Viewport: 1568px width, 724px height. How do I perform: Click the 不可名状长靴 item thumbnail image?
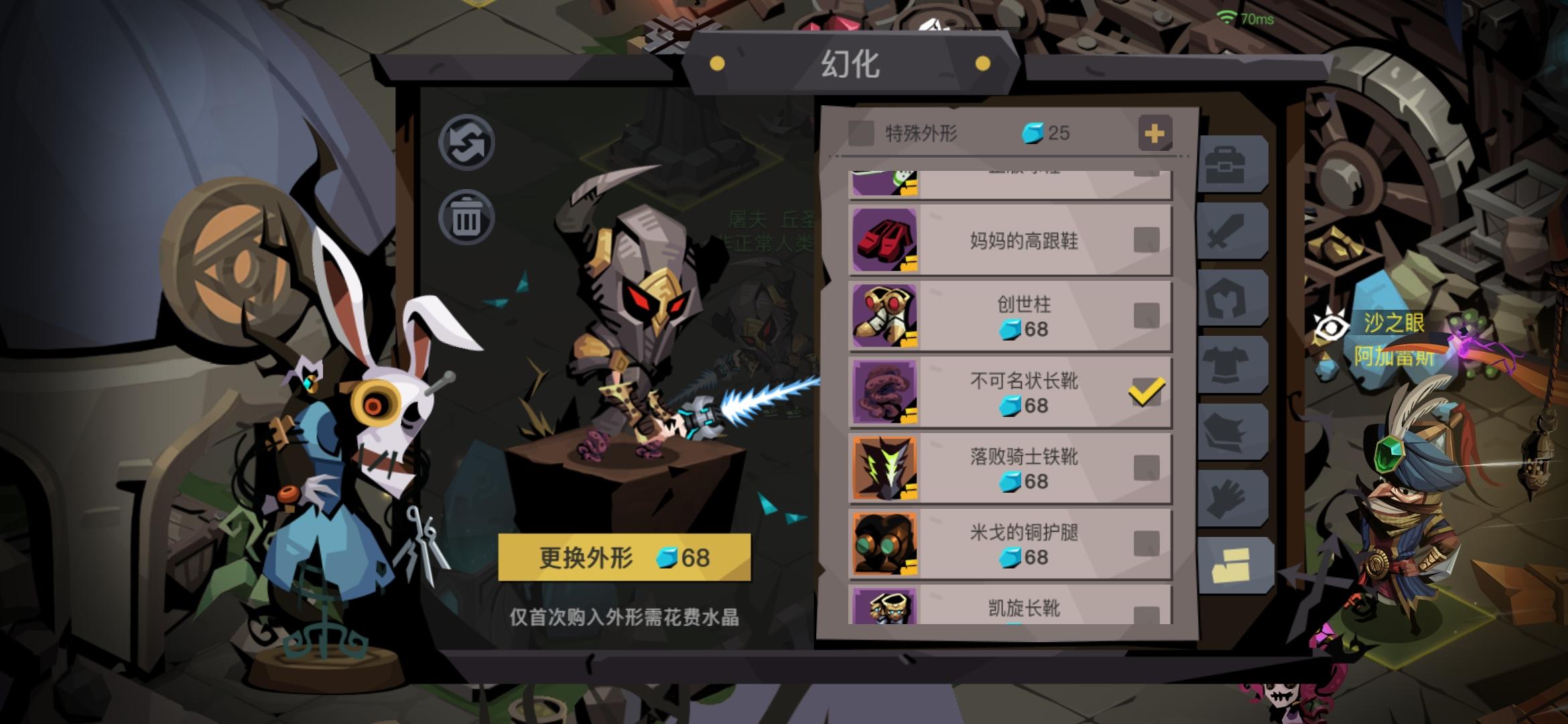pyautogui.click(x=886, y=392)
